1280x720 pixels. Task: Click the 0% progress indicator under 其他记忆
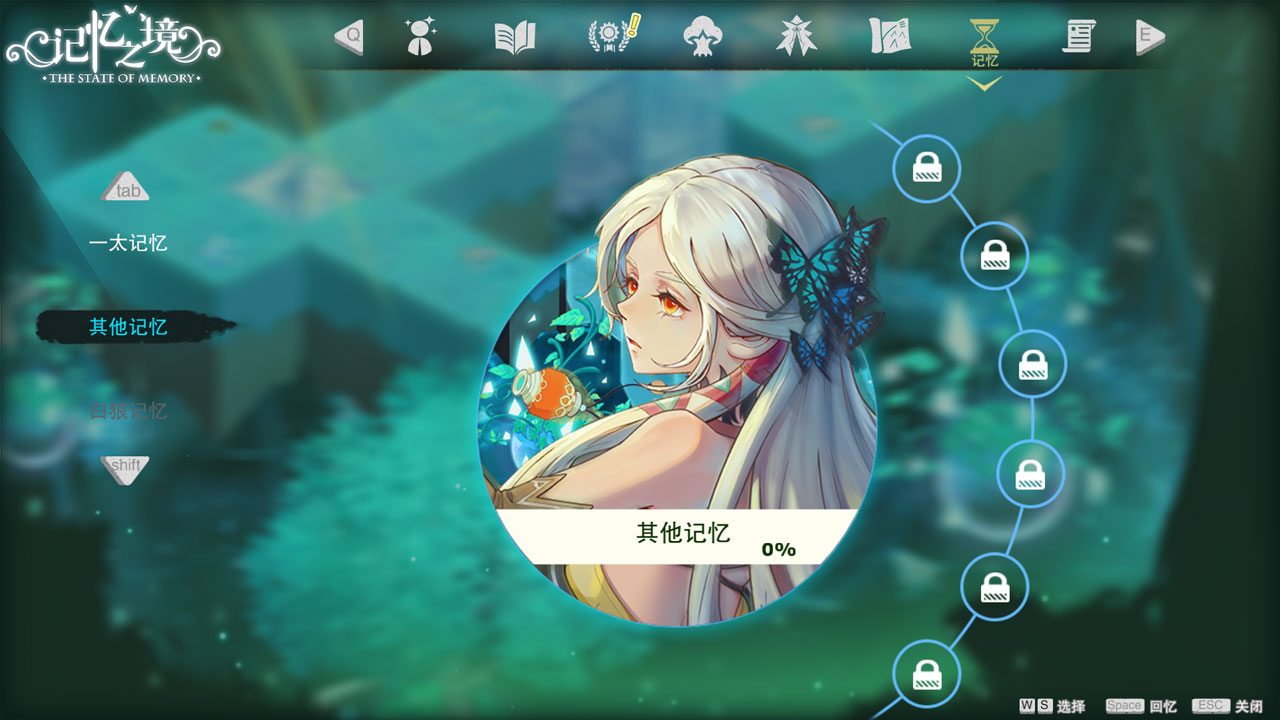tap(777, 548)
